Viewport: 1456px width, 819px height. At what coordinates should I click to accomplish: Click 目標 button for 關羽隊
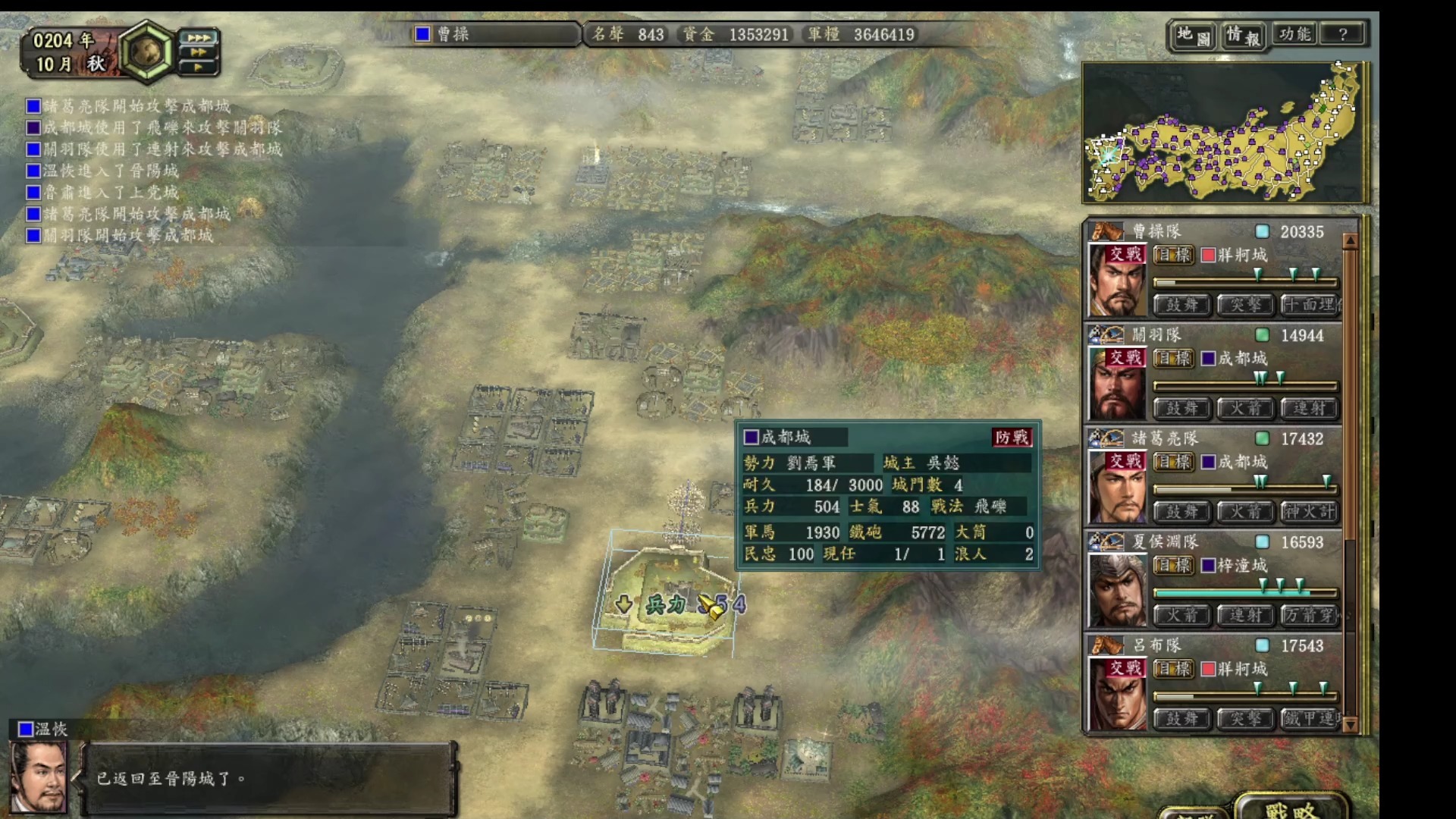(1172, 359)
